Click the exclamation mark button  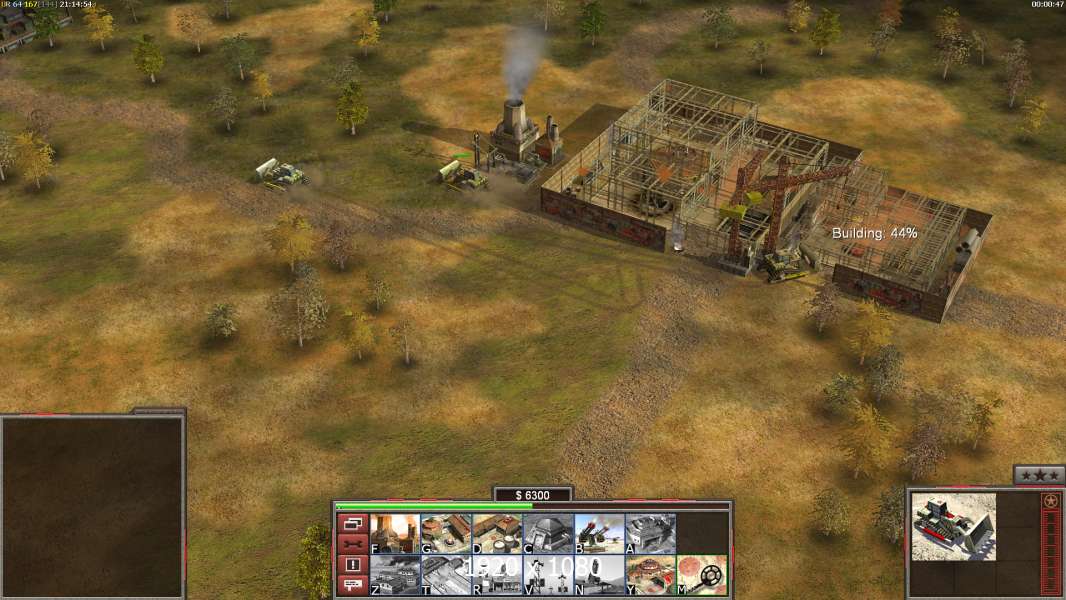point(352,565)
